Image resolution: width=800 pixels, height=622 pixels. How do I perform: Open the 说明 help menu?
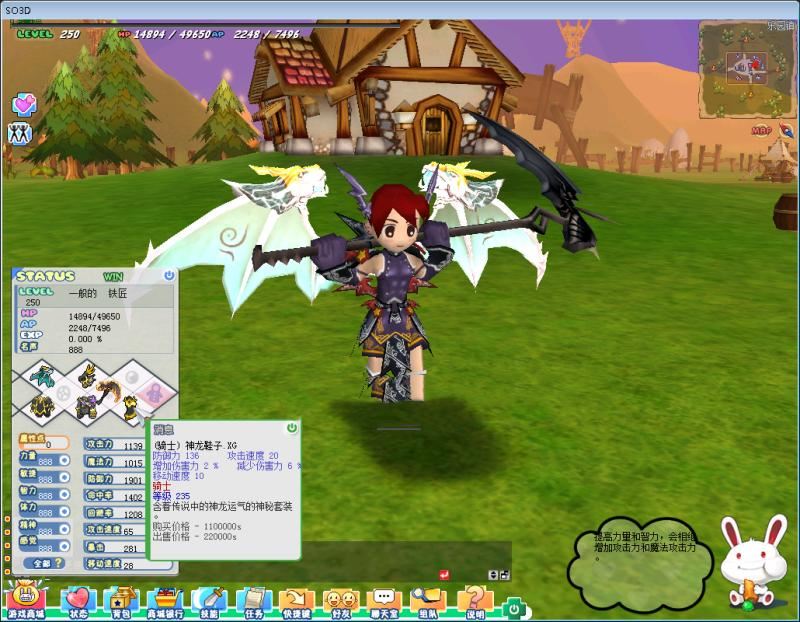(474, 601)
